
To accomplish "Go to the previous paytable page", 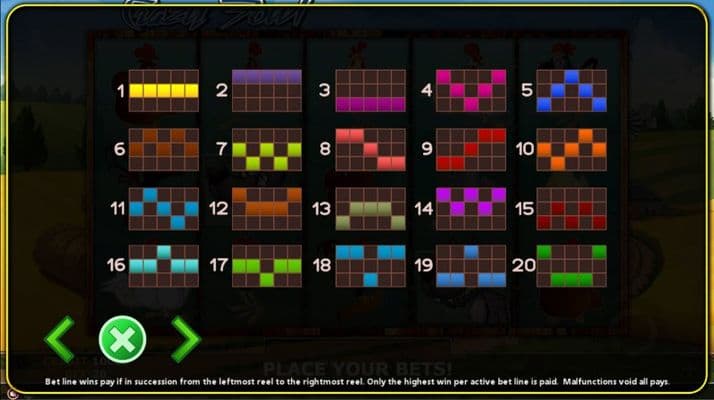I will (60, 340).
